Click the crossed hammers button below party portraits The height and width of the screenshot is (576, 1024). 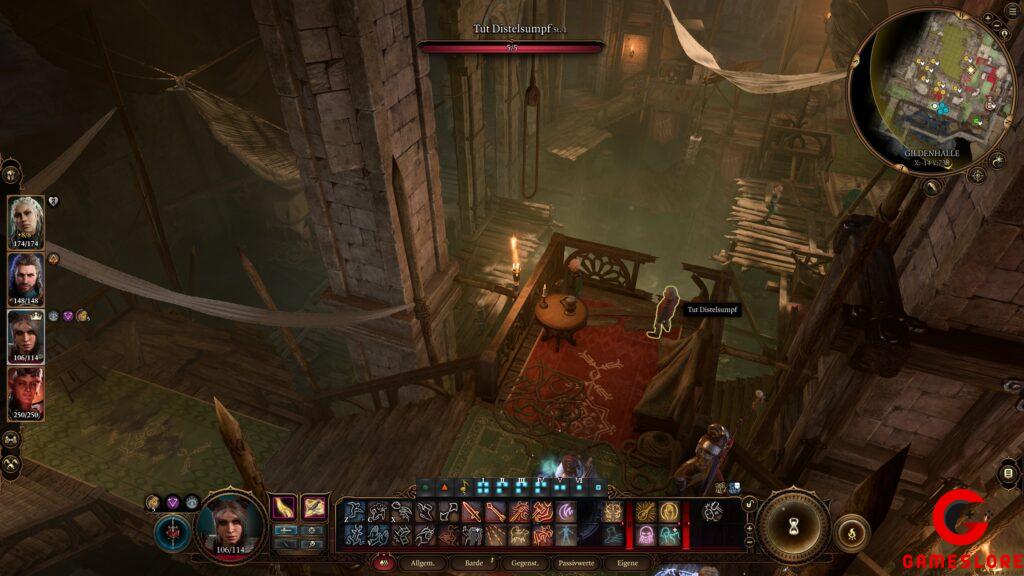click(x=11, y=464)
